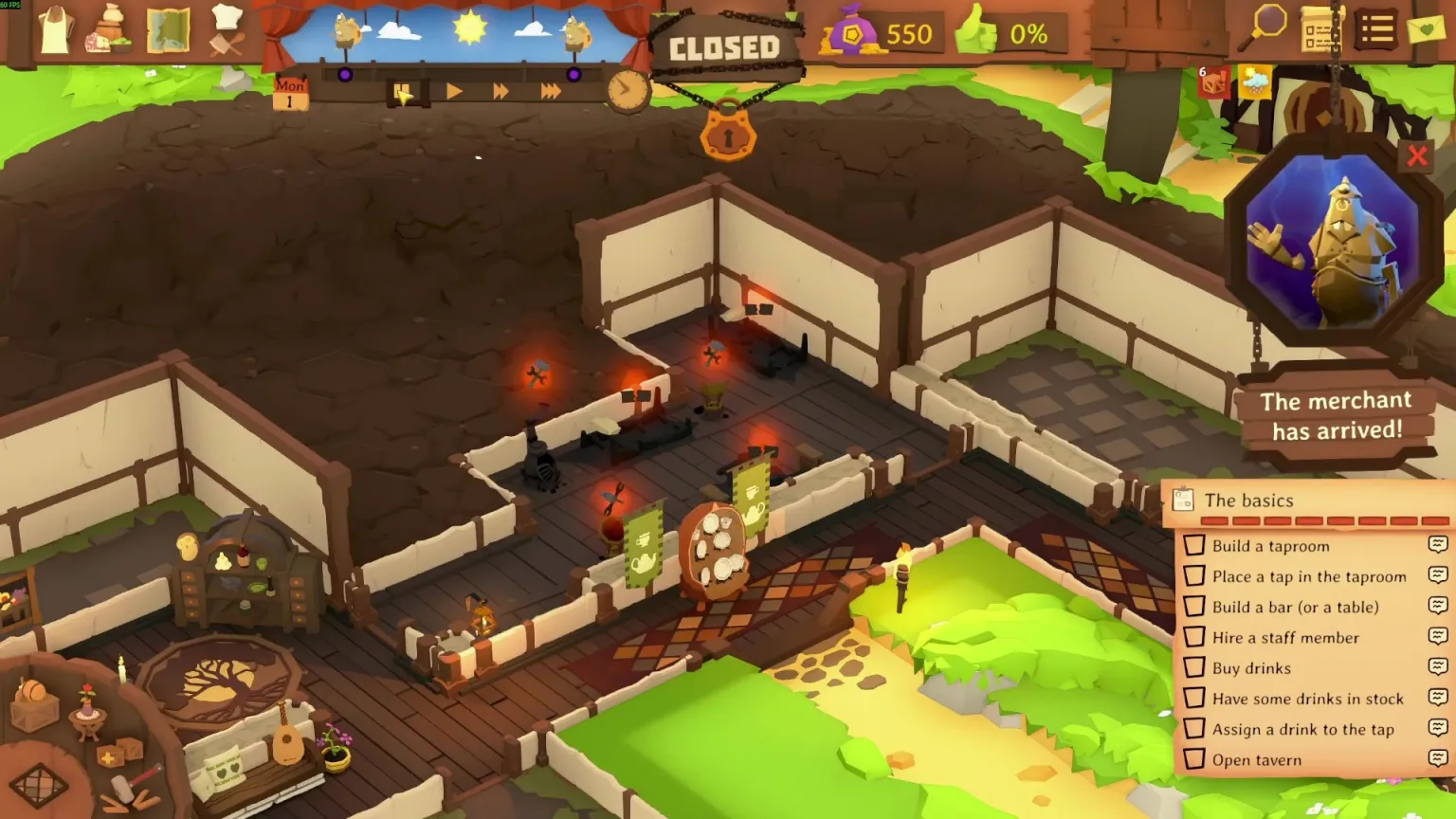Click The basics red progress bar
Viewport: 1456px width, 819px height.
(x=1322, y=520)
